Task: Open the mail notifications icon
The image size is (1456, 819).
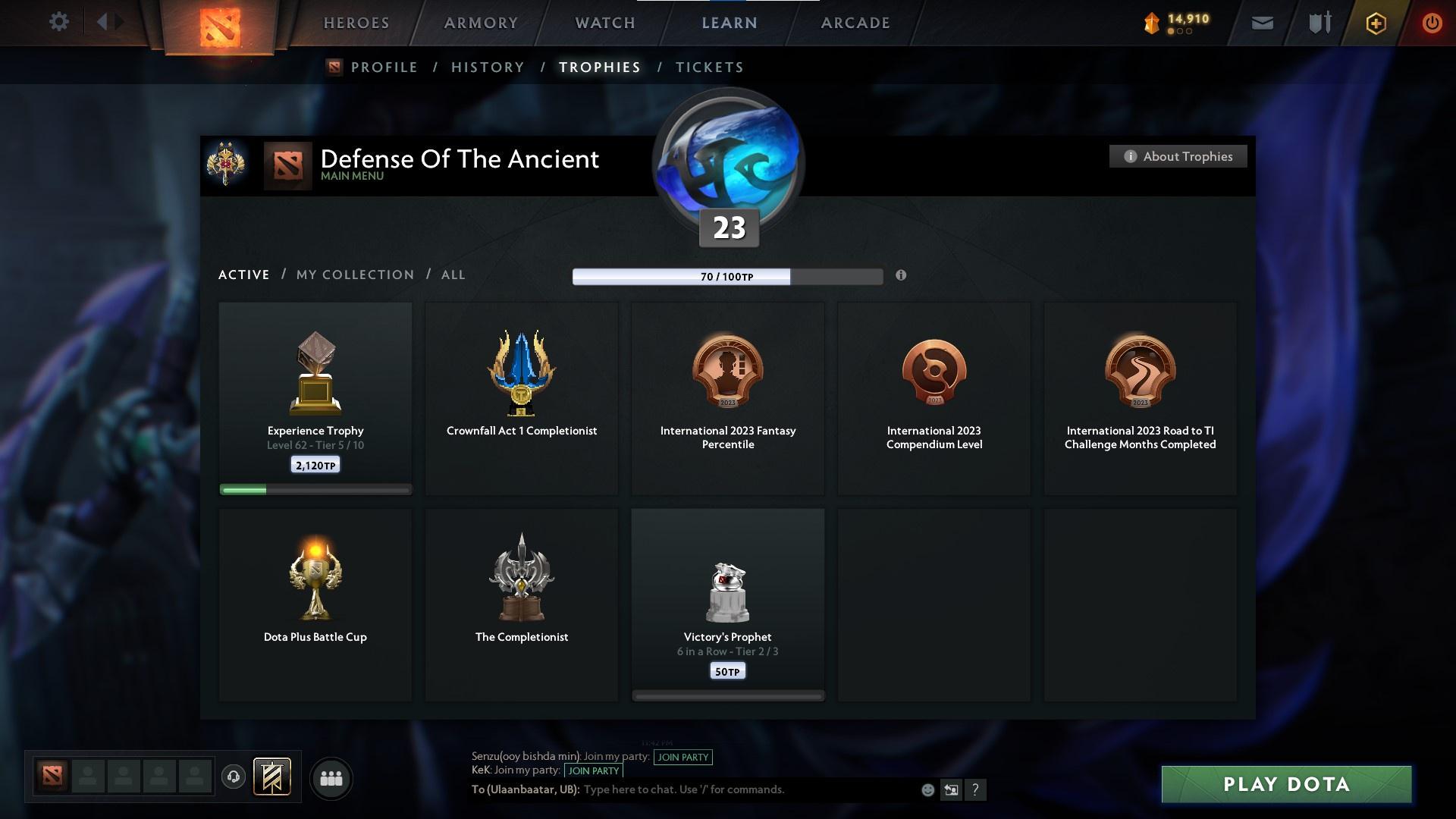Action: (x=1261, y=23)
